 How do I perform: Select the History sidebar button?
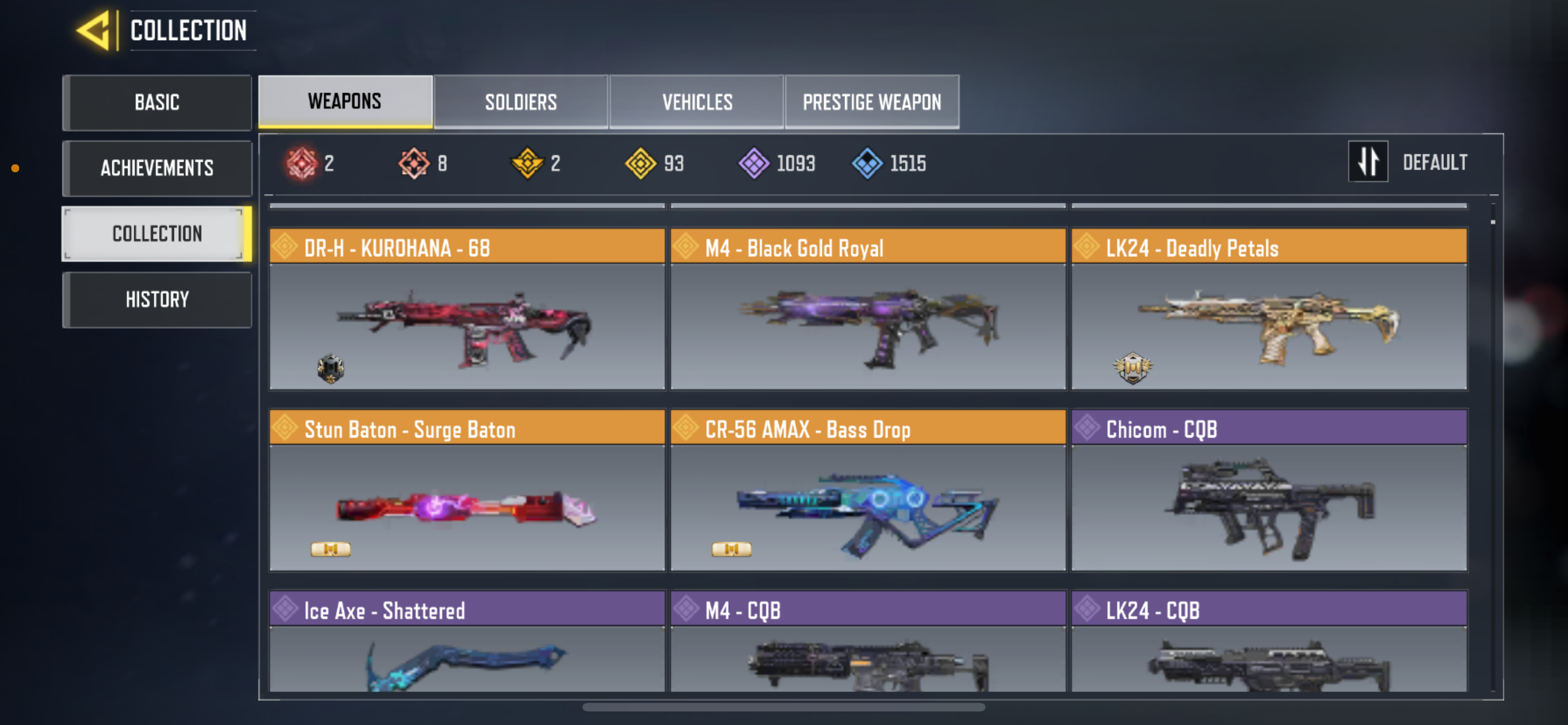click(x=157, y=299)
